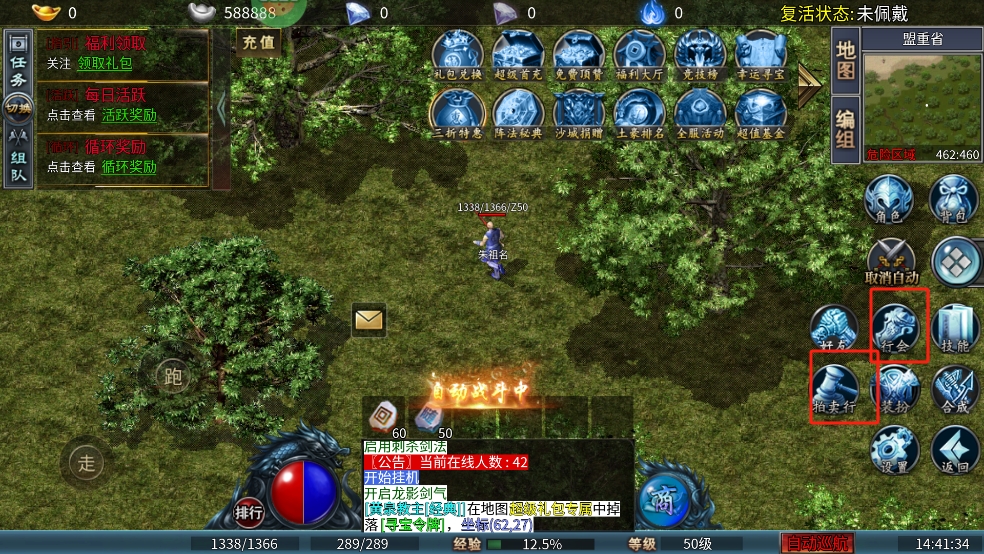Show the 竞技榜 arena ranking
The height and width of the screenshot is (554, 984).
(x=700, y=53)
